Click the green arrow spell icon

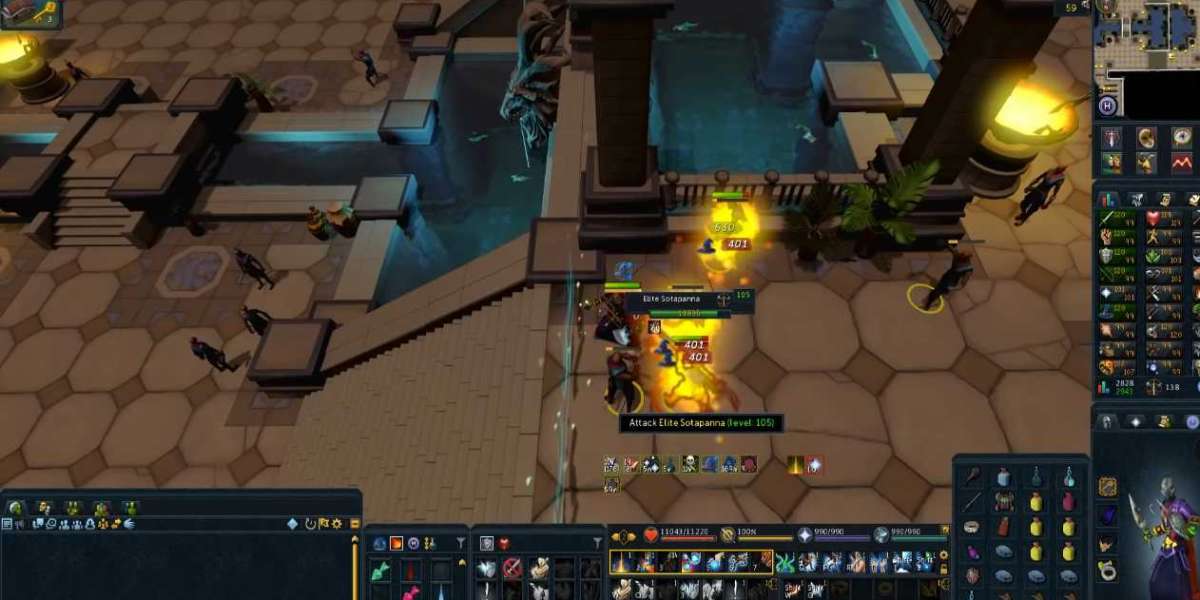pos(381,570)
